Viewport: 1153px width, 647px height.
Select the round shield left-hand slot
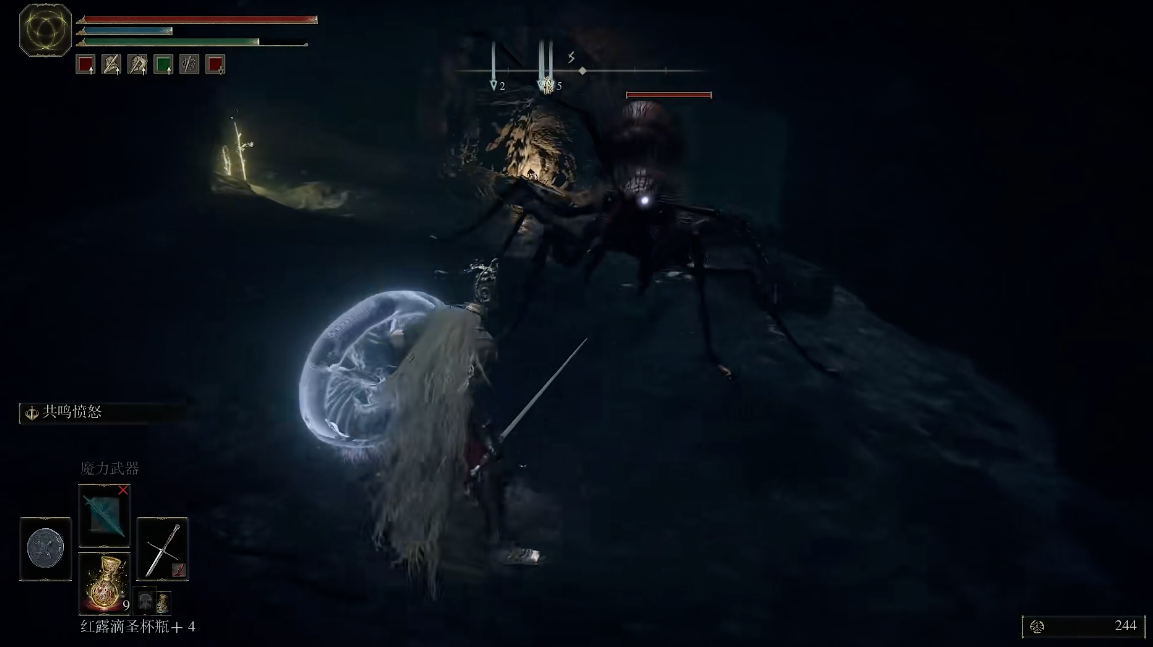[x=46, y=549]
